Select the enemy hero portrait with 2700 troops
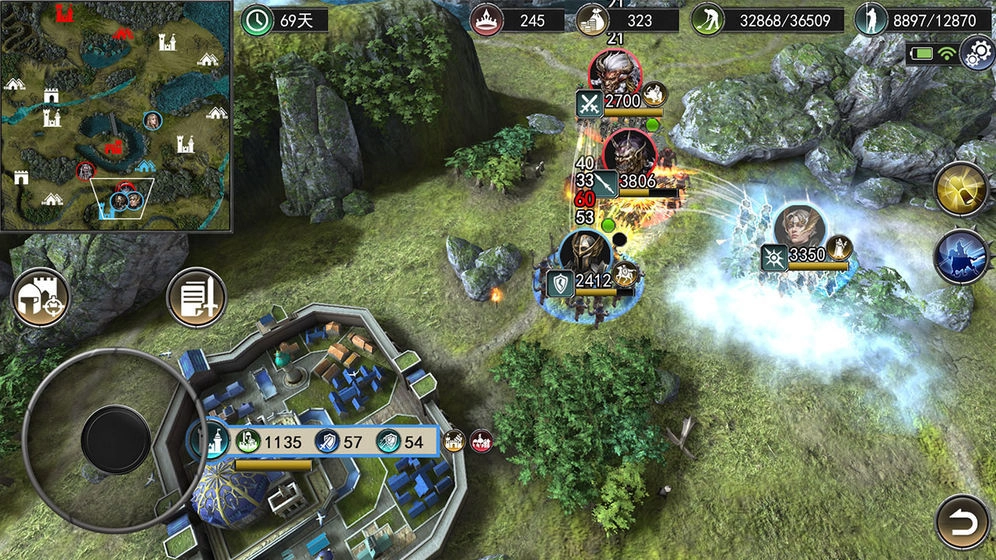Image resolution: width=996 pixels, height=560 pixels. (614, 72)
